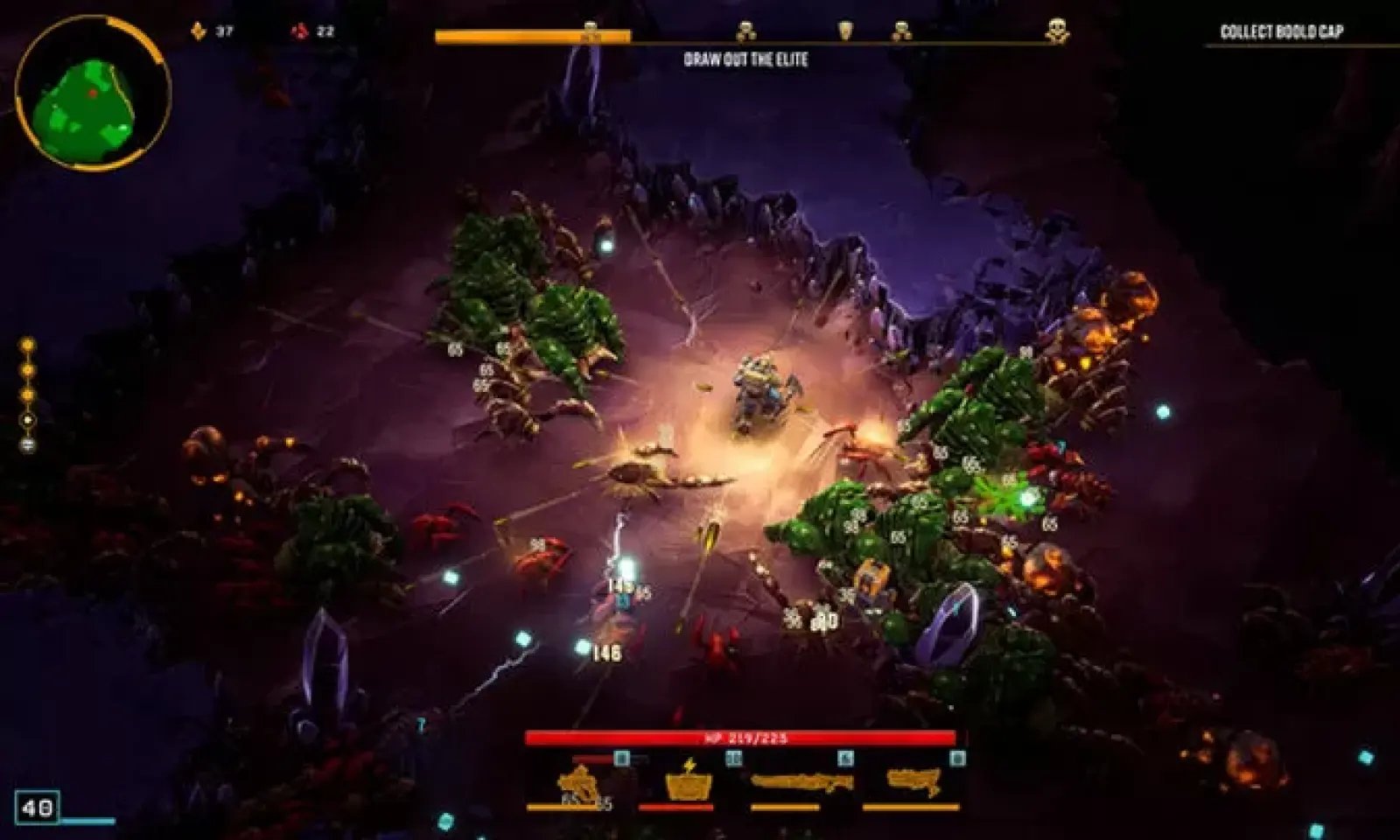
Task: Click the lightning bolt icon above the turret weapon
Action: coord(689,763)
